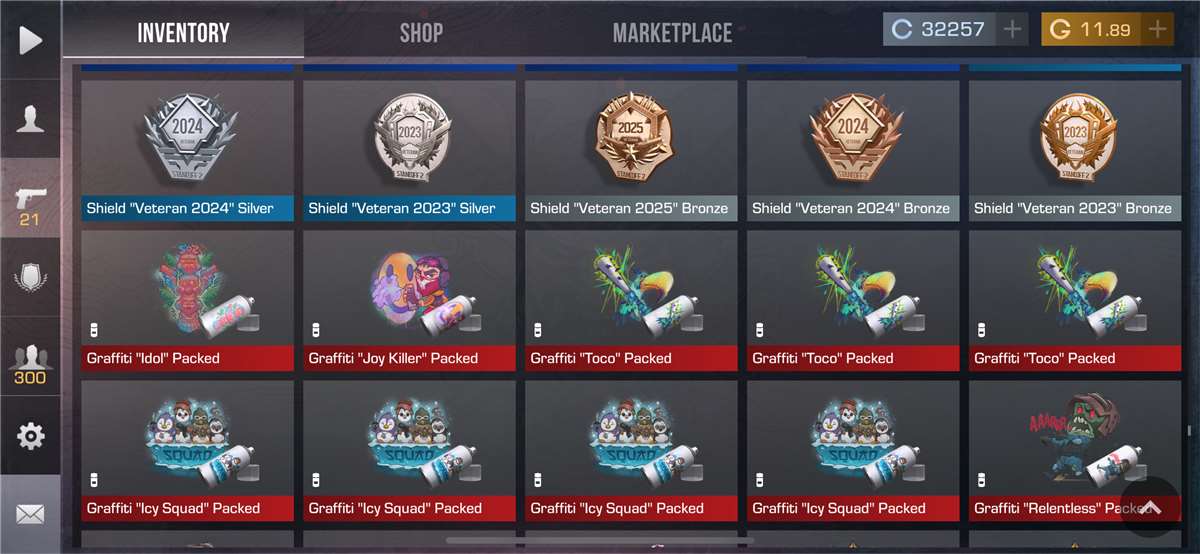The image size is (1200, 554).
Task: Open the friends list icon
Action: [30, 362]
